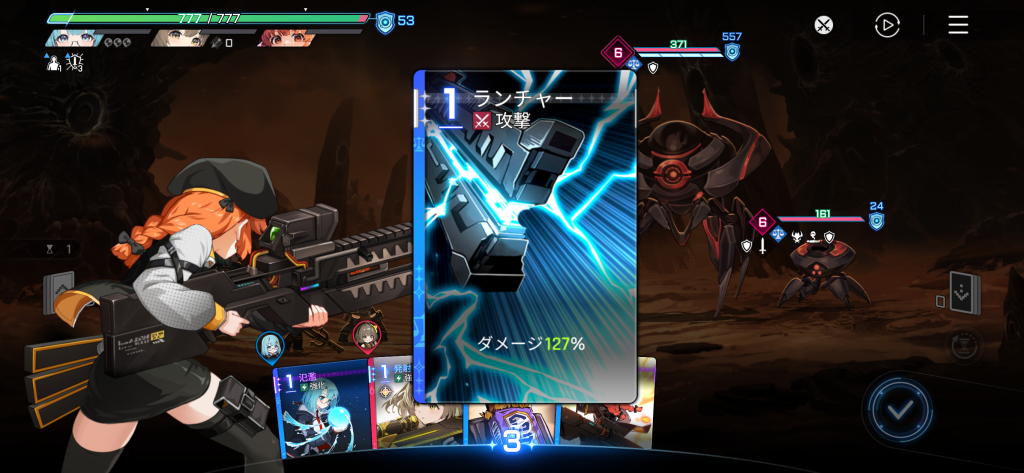The width and height of the screenshot is (1024, 473).
Task: Inspect the person-shaped buff status icon
Action: [x=53, y=62]
